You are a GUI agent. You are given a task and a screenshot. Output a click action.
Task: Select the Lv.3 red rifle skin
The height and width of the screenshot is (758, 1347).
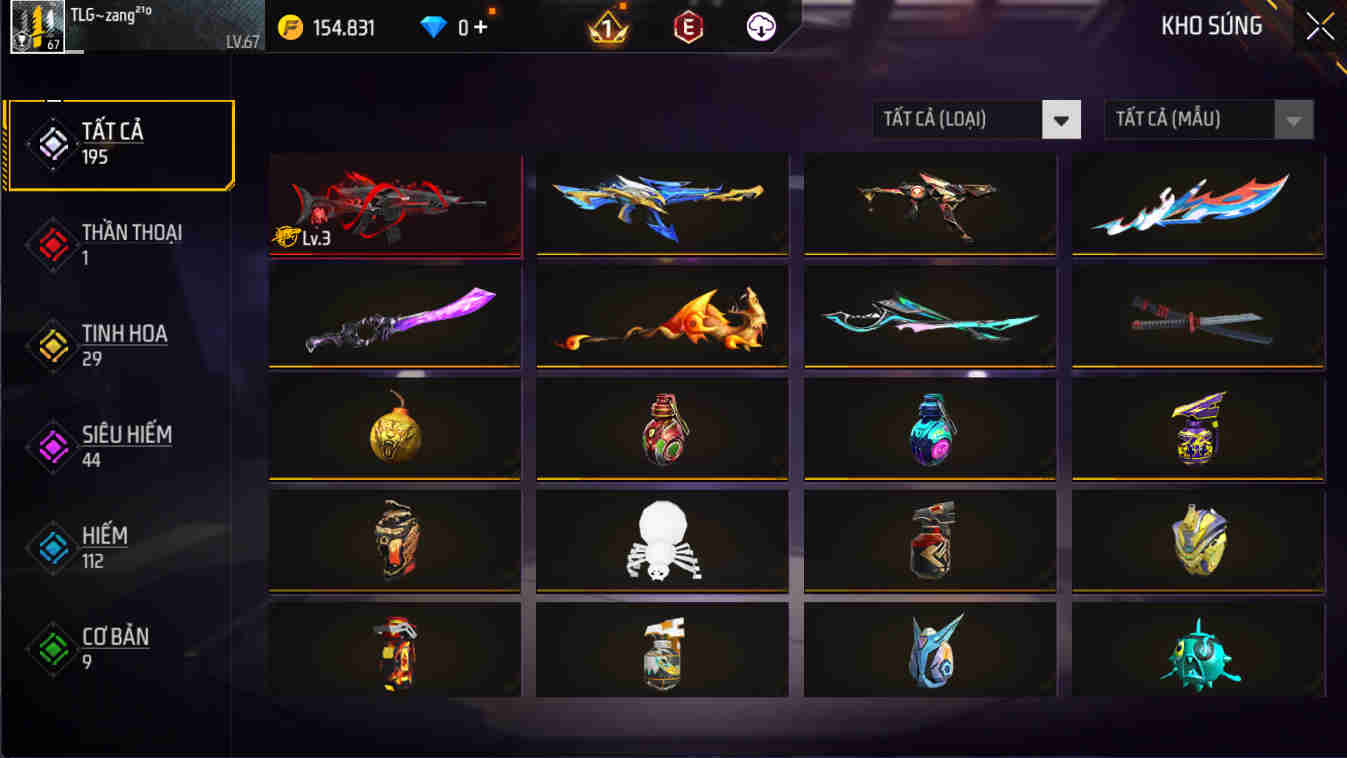click(394, 207)
